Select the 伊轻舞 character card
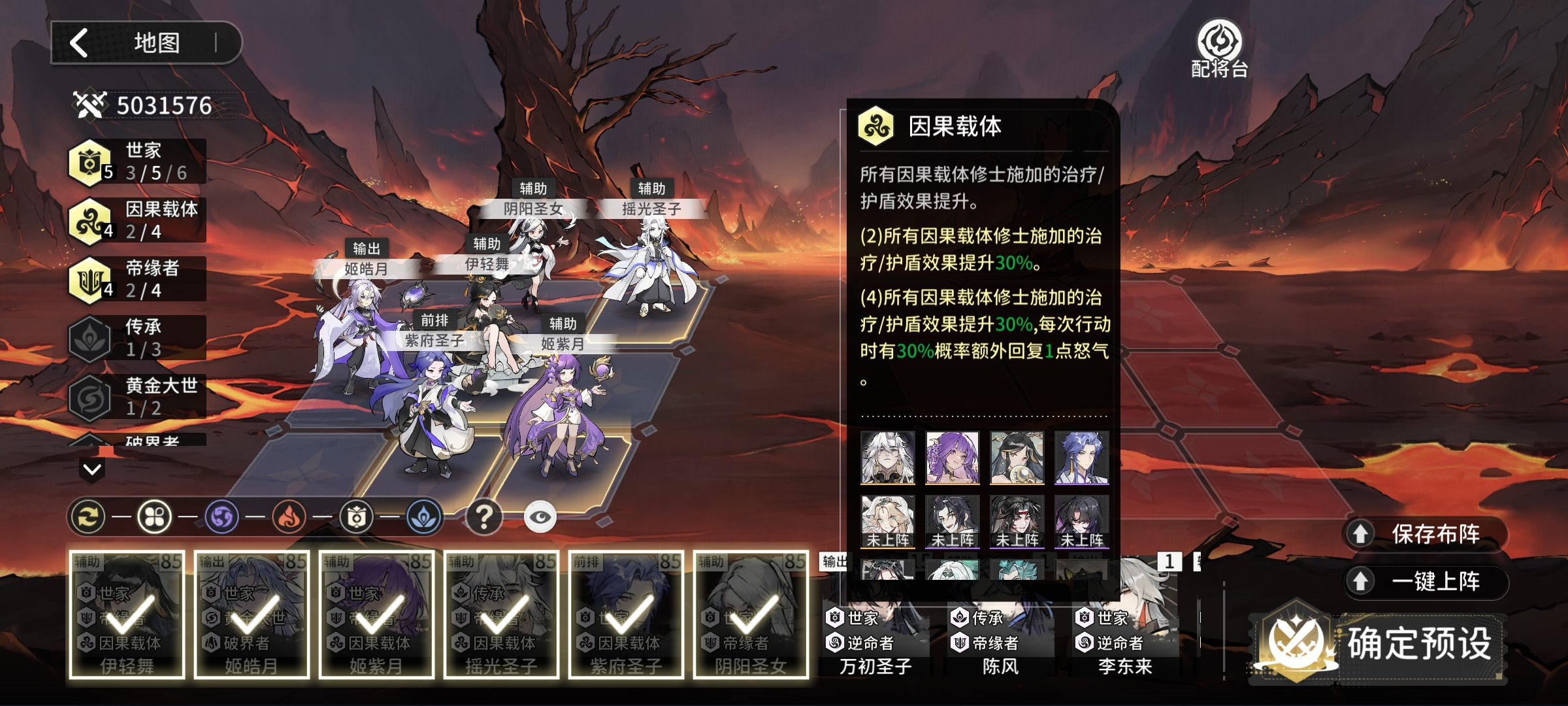 point(127,614)
